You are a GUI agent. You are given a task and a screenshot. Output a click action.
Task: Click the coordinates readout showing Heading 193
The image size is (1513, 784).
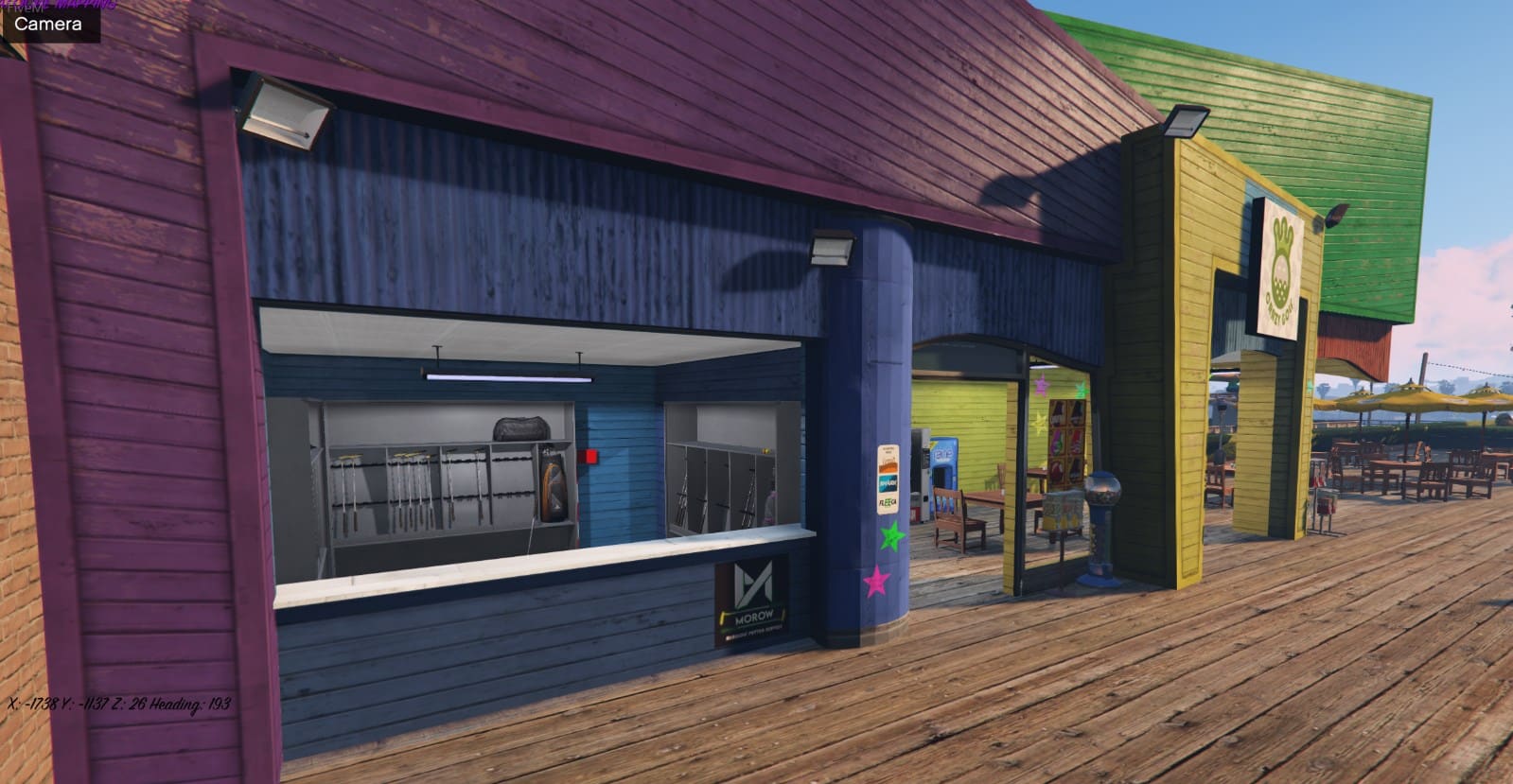point(116,705)
